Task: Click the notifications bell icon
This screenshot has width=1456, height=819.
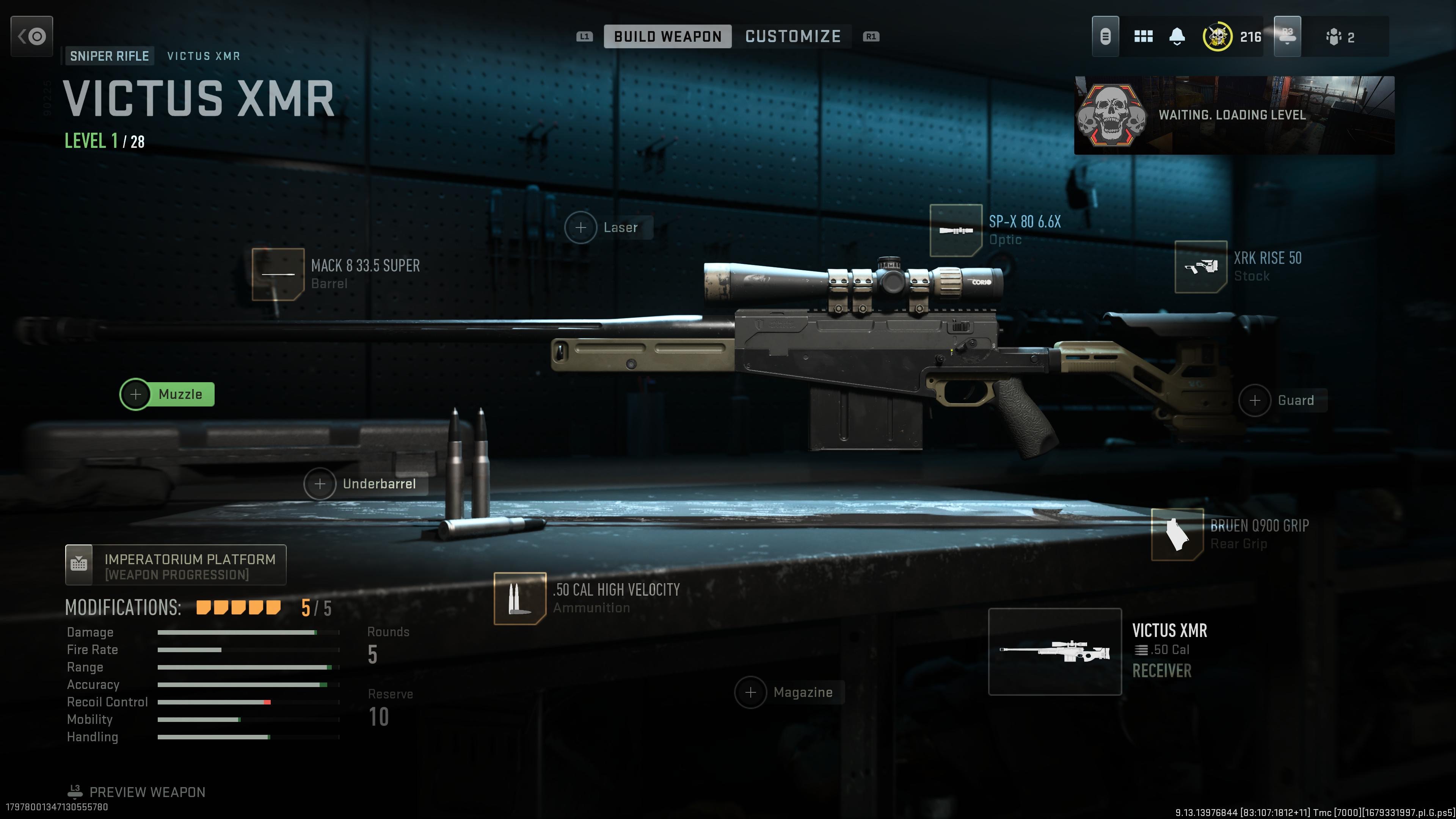Action: click(1177, 36)
